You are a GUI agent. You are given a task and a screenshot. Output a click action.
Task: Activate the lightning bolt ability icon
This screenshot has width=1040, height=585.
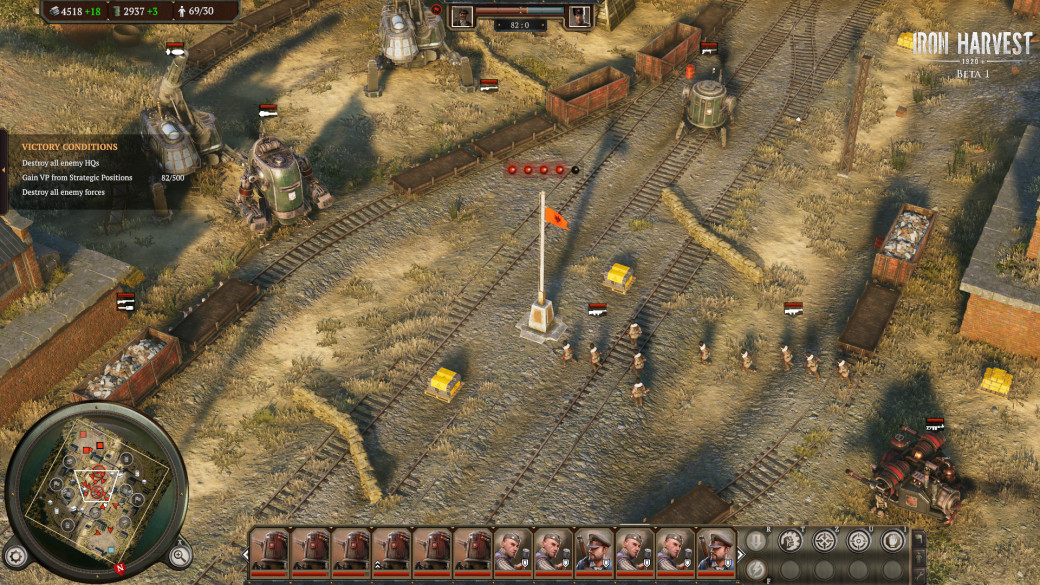[x=757, y=568]
